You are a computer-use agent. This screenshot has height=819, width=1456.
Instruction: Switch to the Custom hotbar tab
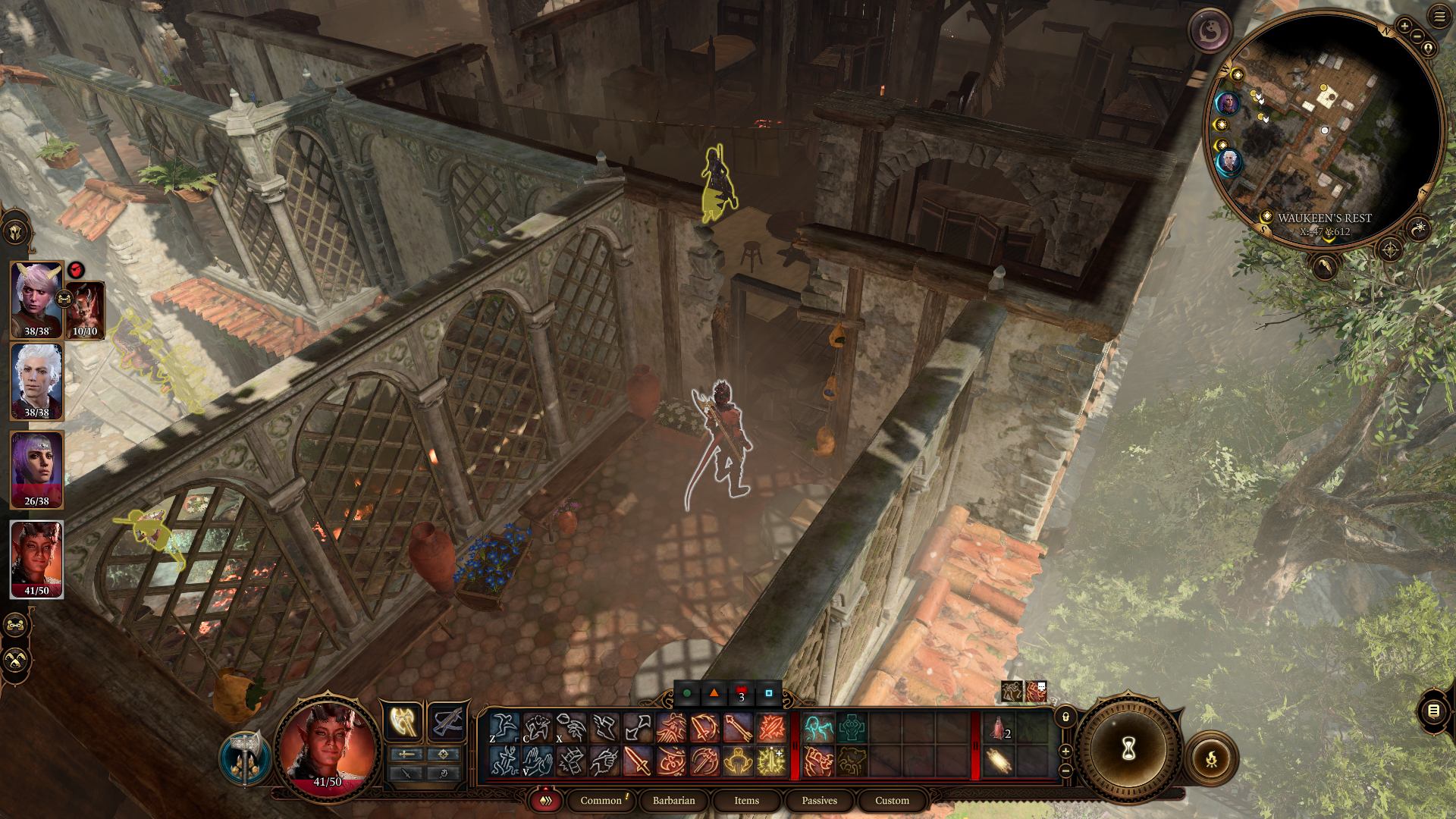[892, 800]
